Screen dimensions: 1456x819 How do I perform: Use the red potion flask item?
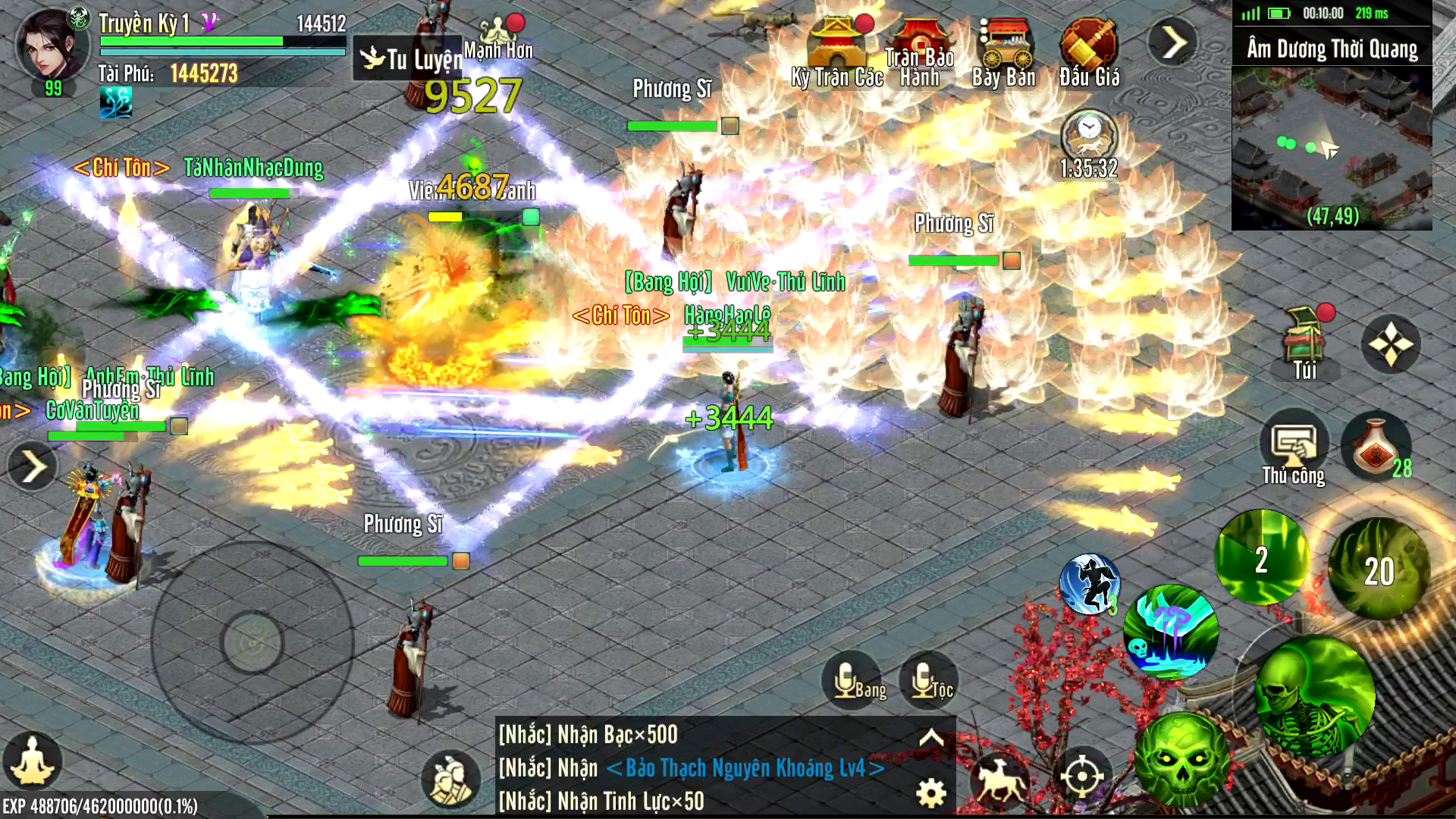coord(1374,446)
